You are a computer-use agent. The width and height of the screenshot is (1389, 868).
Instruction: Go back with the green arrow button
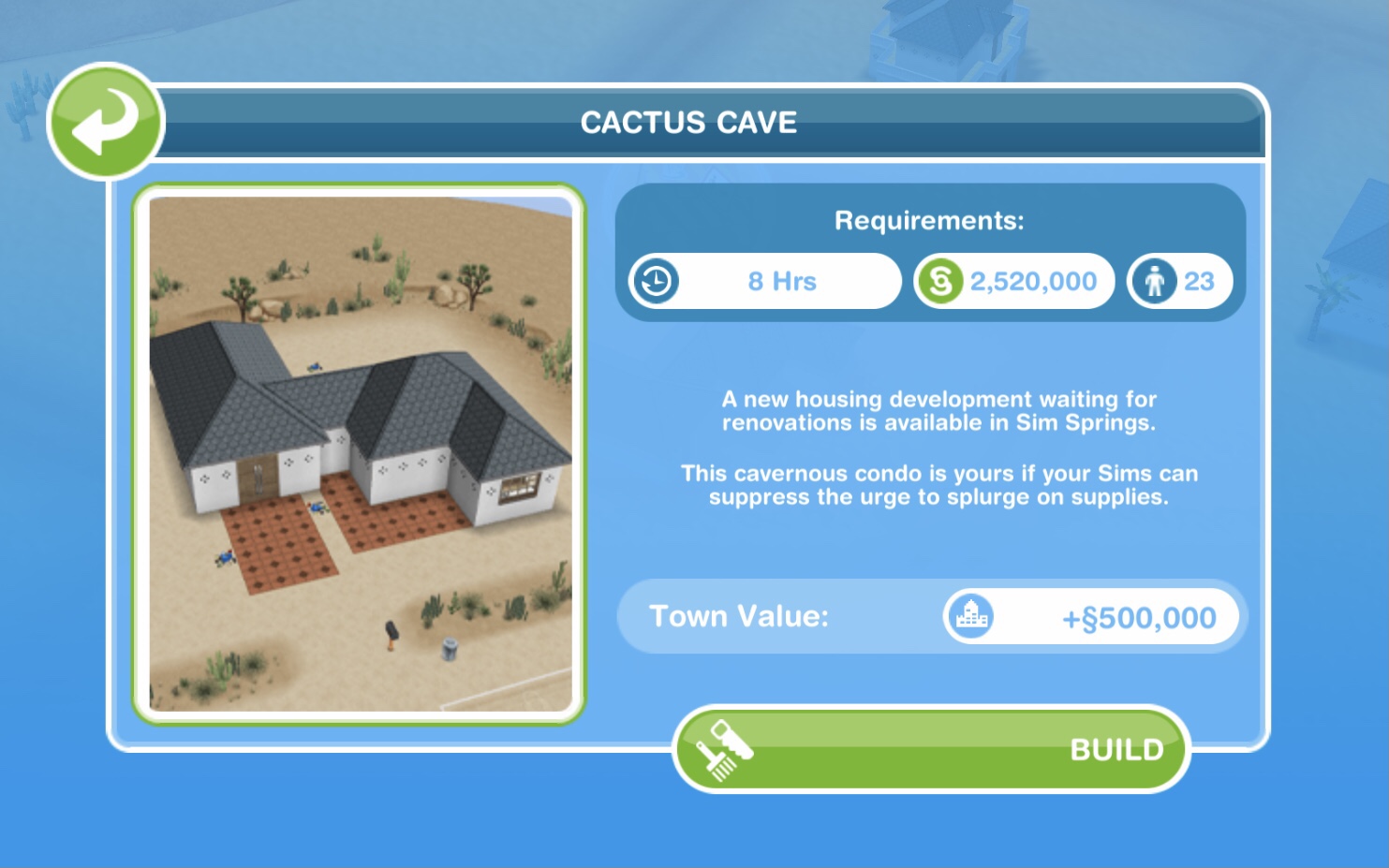105,122
